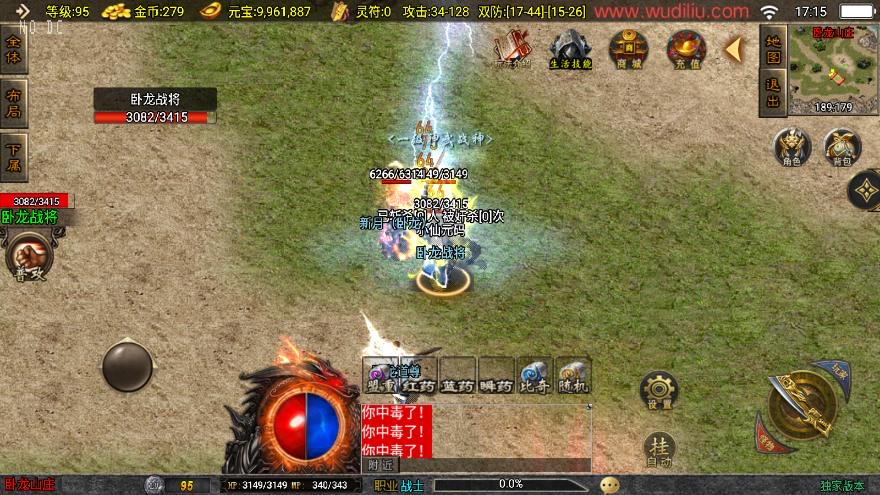Use the 红药 red potion slot
Screen dimensions: 880x495
coord(419,373)
